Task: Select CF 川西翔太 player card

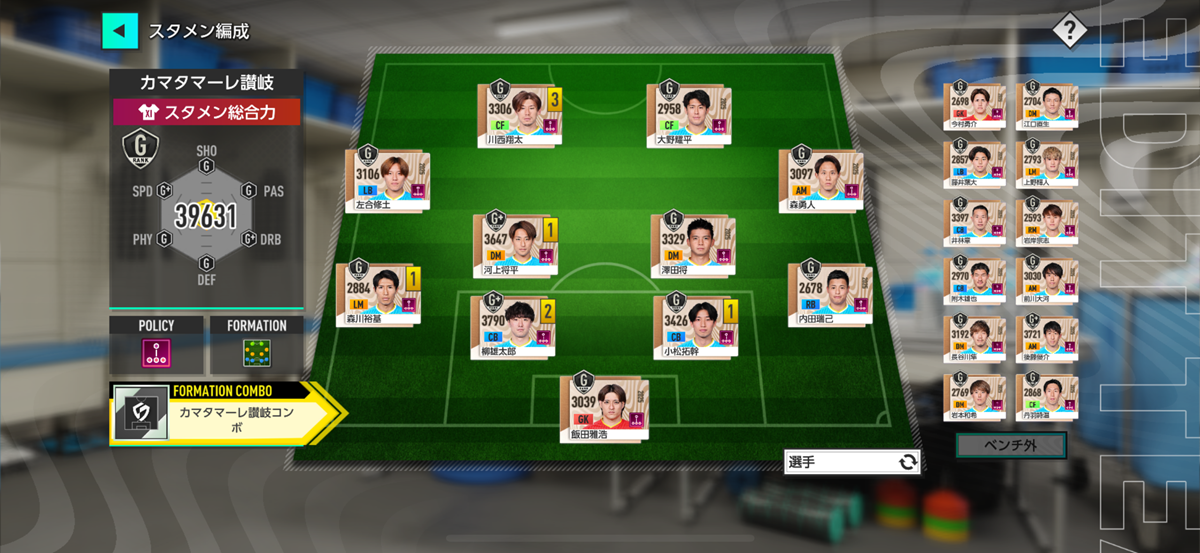Action: tap(518, 116)
